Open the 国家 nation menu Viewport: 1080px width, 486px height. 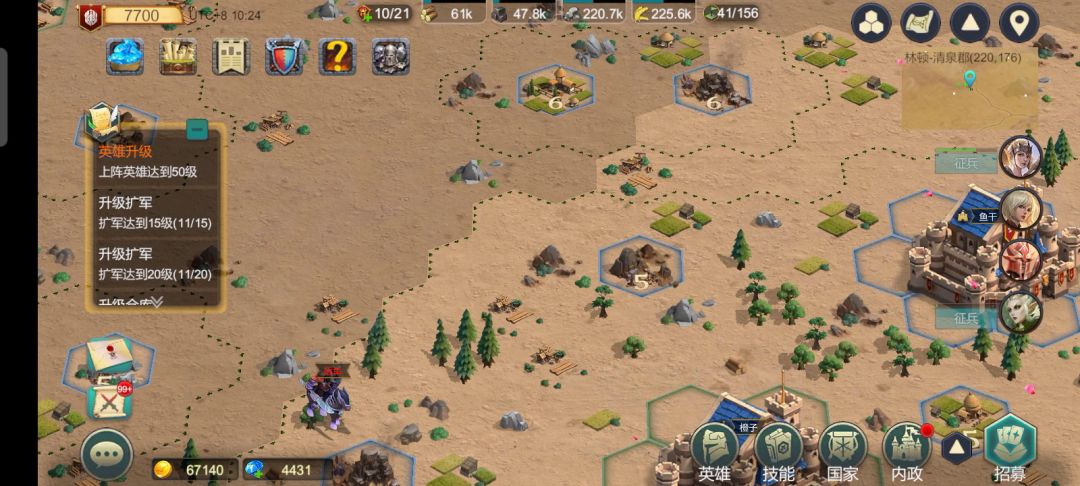(842, 450)
